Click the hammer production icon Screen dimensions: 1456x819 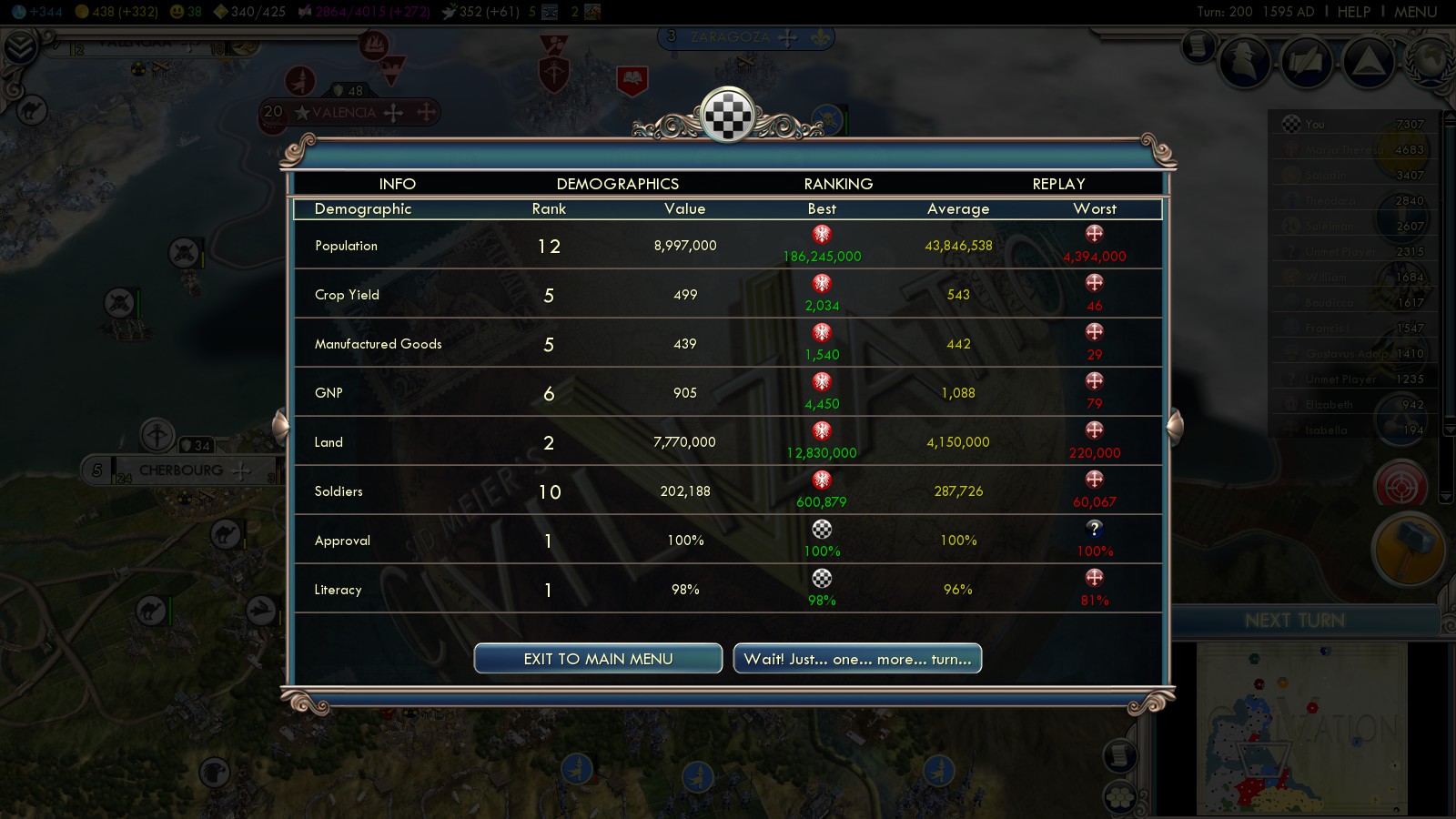point(1407,550)
